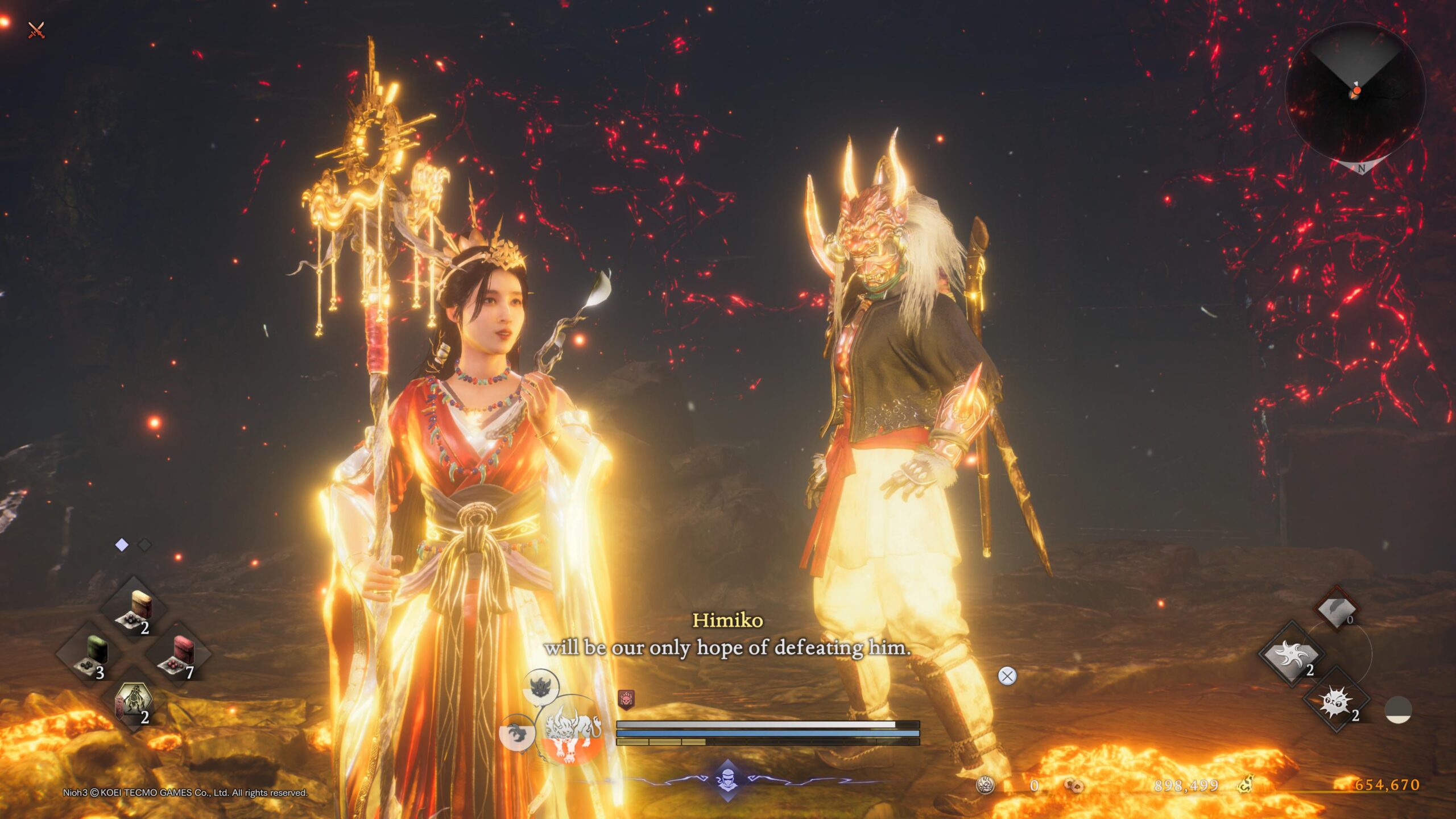Switch style via the ninja emblem
This screenshot has width=1456, height=819.
[727, 778]
